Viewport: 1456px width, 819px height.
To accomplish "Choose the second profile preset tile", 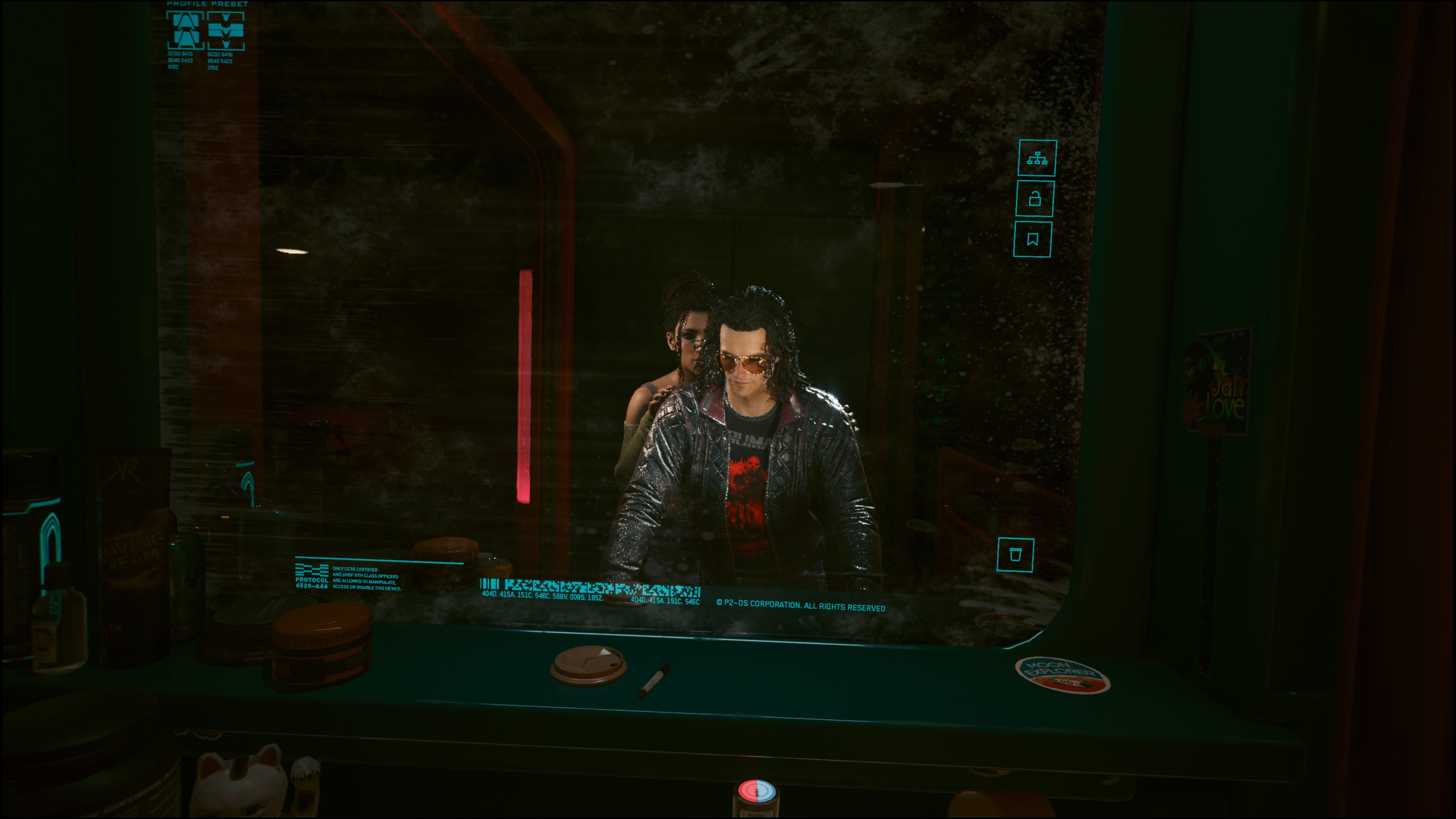I will [226, 31].
